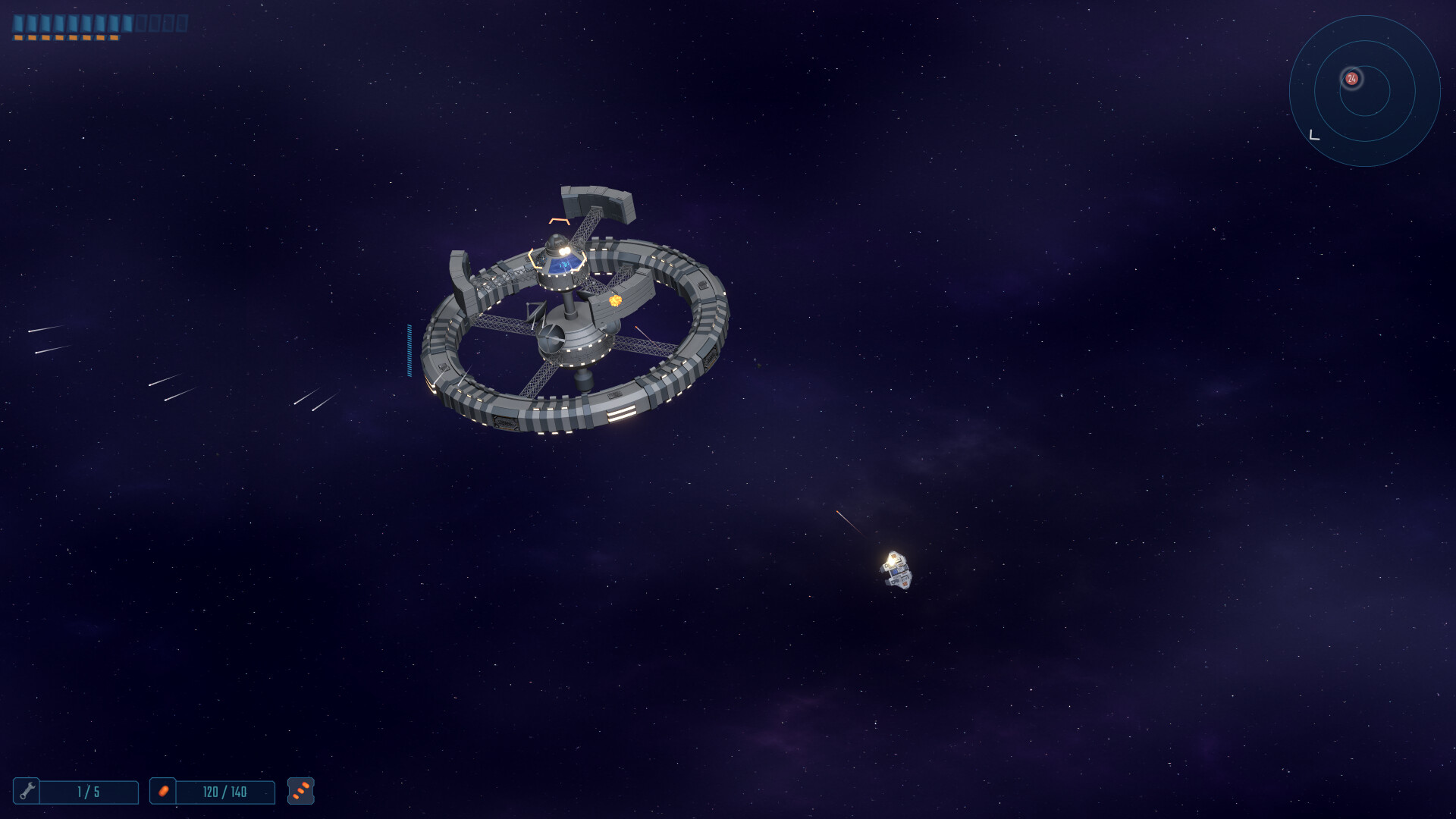Open the 1 / 5 repair counter field

pos(89,792)
